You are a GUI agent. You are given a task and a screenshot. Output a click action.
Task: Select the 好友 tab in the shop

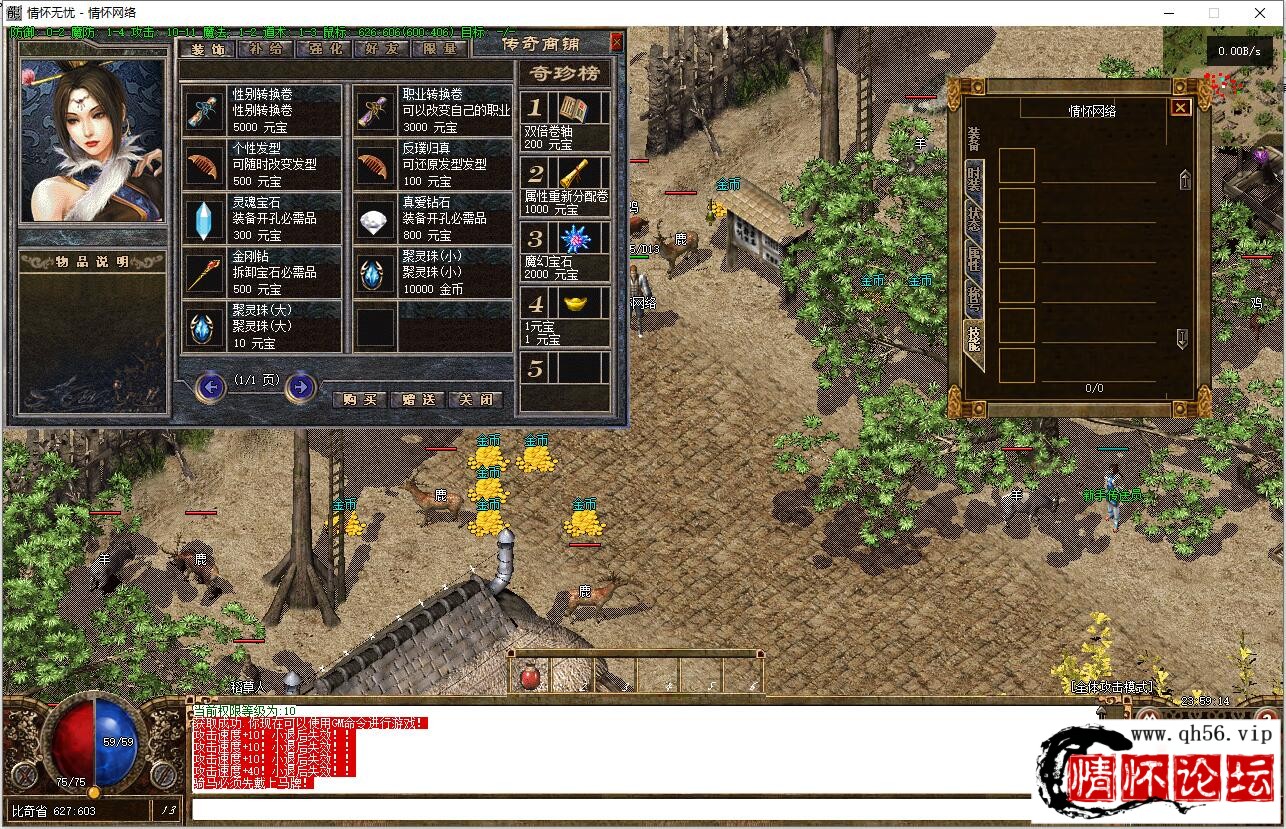382,49
